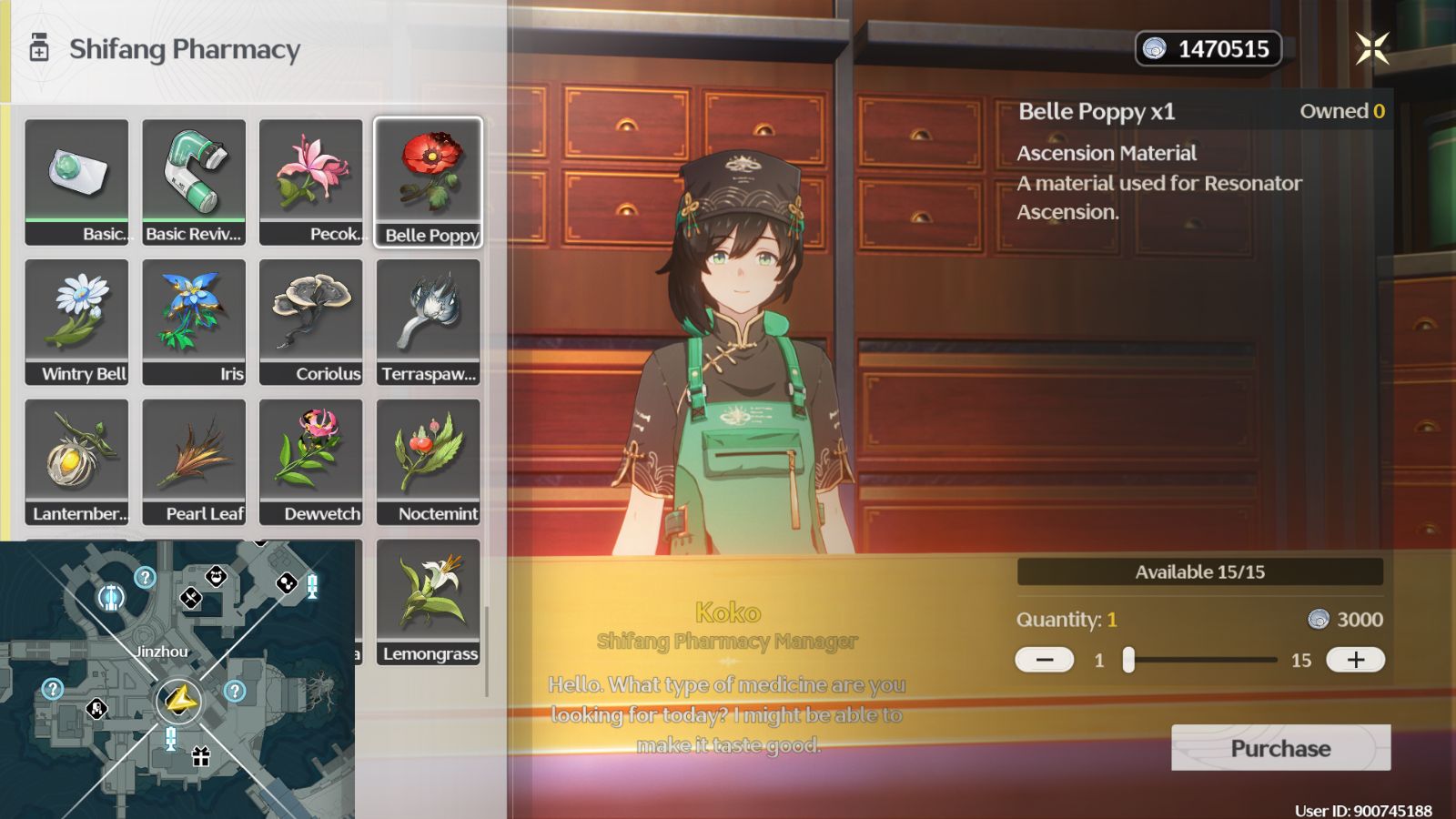
Task: Choose the Terraspawn Fungus item
Action: tap(428, 322)
